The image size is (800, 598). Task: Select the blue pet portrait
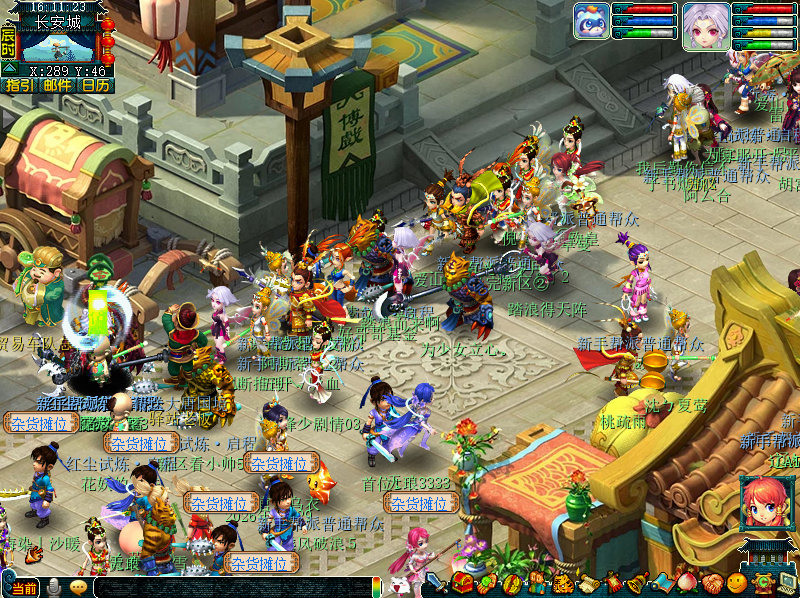click(591, 21)
